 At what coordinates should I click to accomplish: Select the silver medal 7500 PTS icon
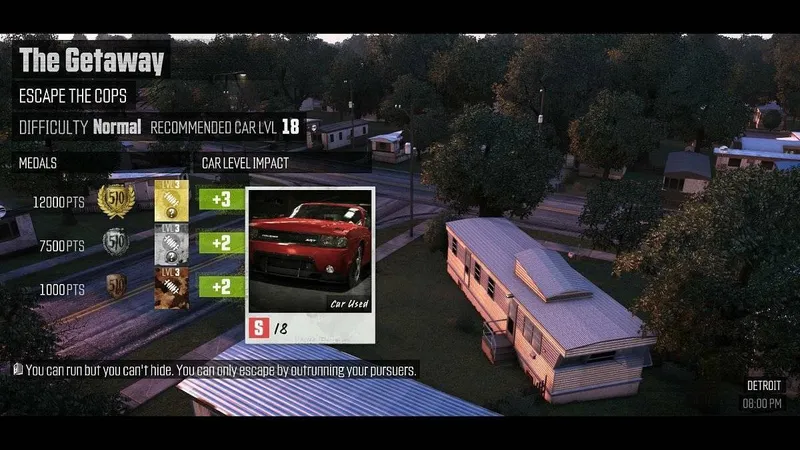(116, 243)
